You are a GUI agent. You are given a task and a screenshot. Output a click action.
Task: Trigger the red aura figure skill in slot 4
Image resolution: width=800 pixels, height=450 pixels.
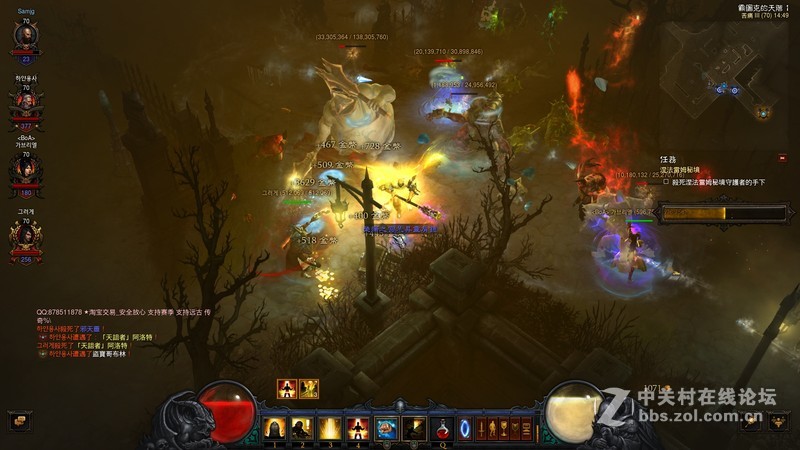click(x=357, y=429)
